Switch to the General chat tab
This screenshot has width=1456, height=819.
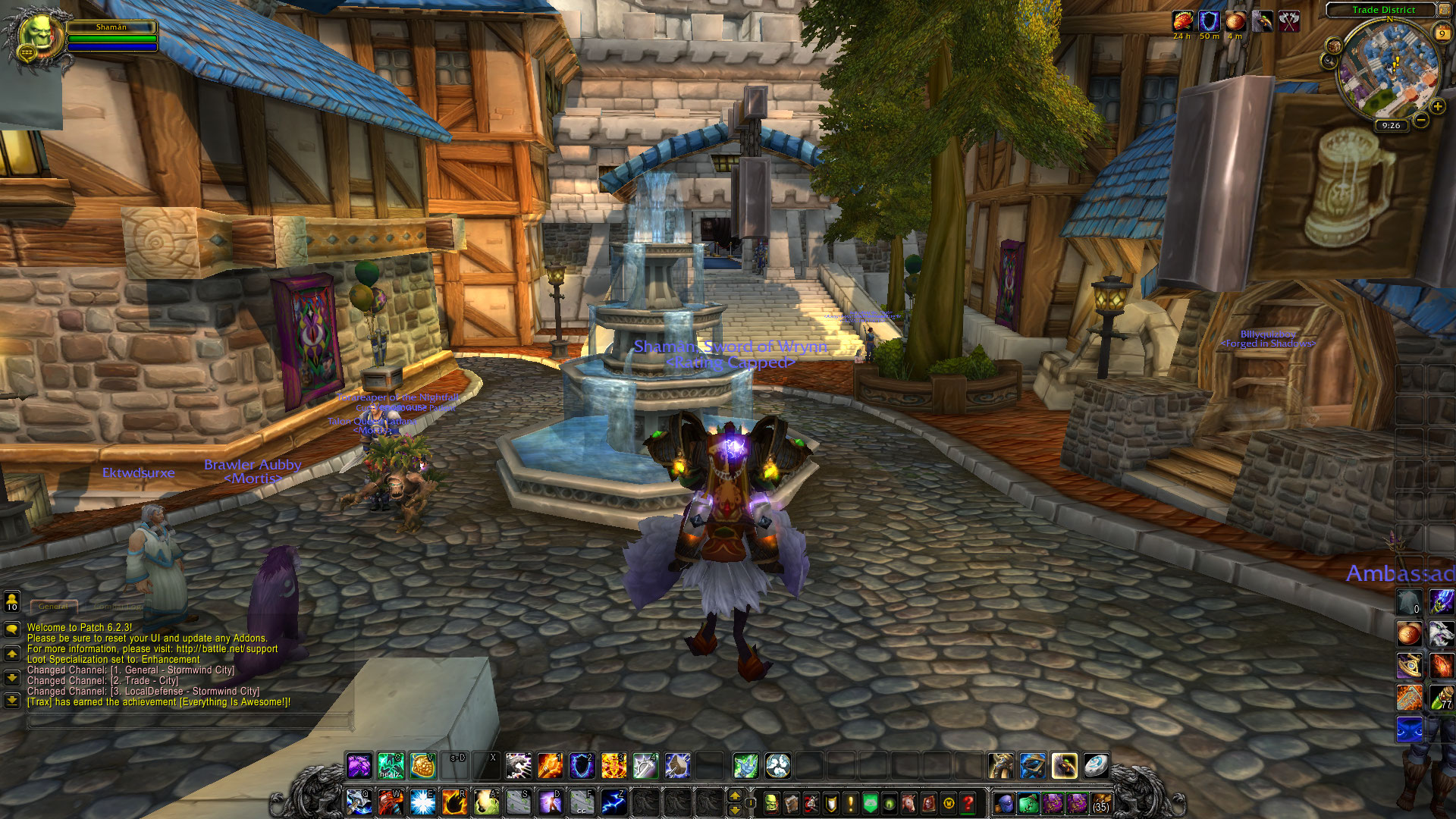[53, 607]
